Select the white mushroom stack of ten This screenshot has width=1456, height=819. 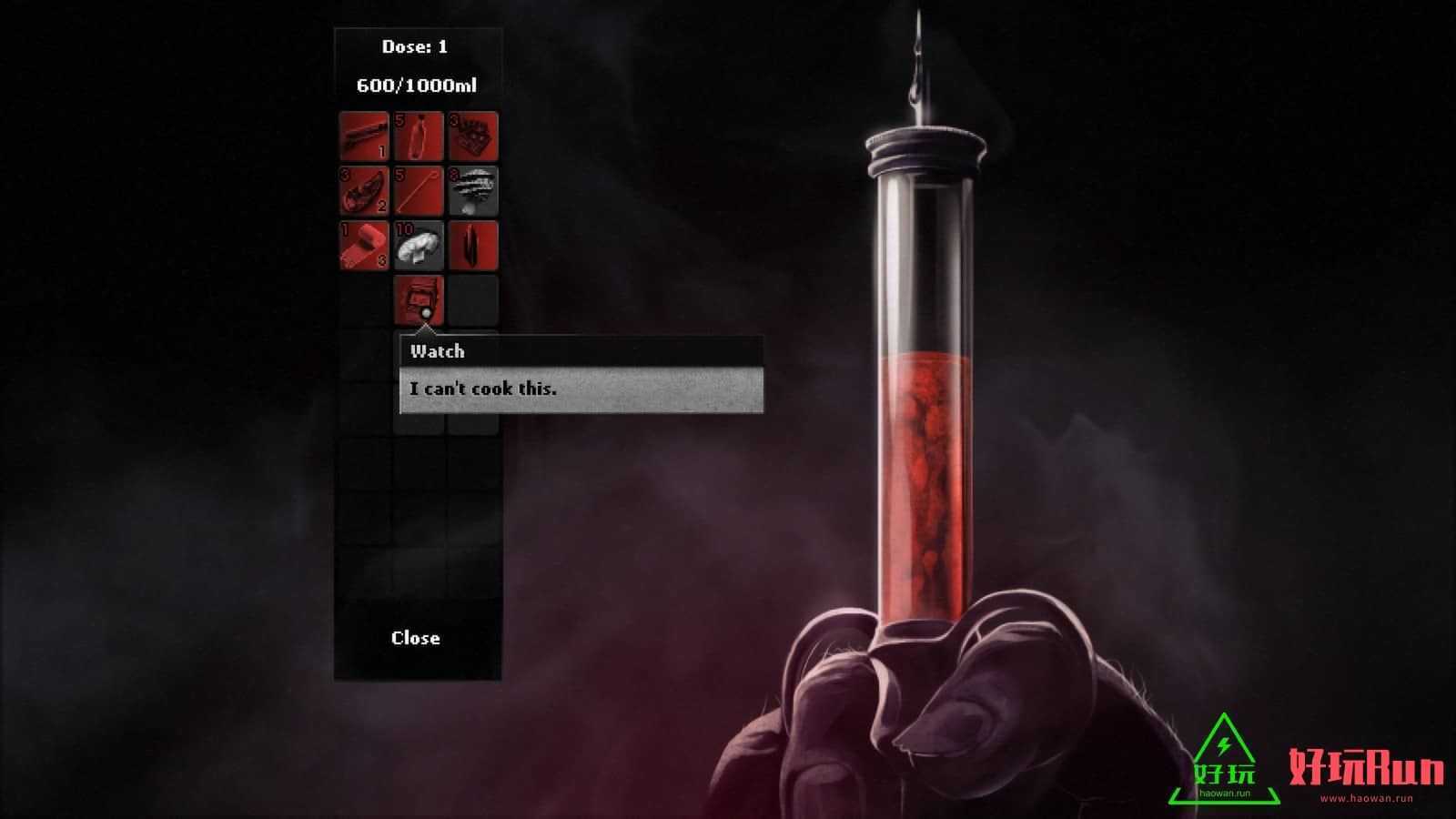(x=419, y=246)
